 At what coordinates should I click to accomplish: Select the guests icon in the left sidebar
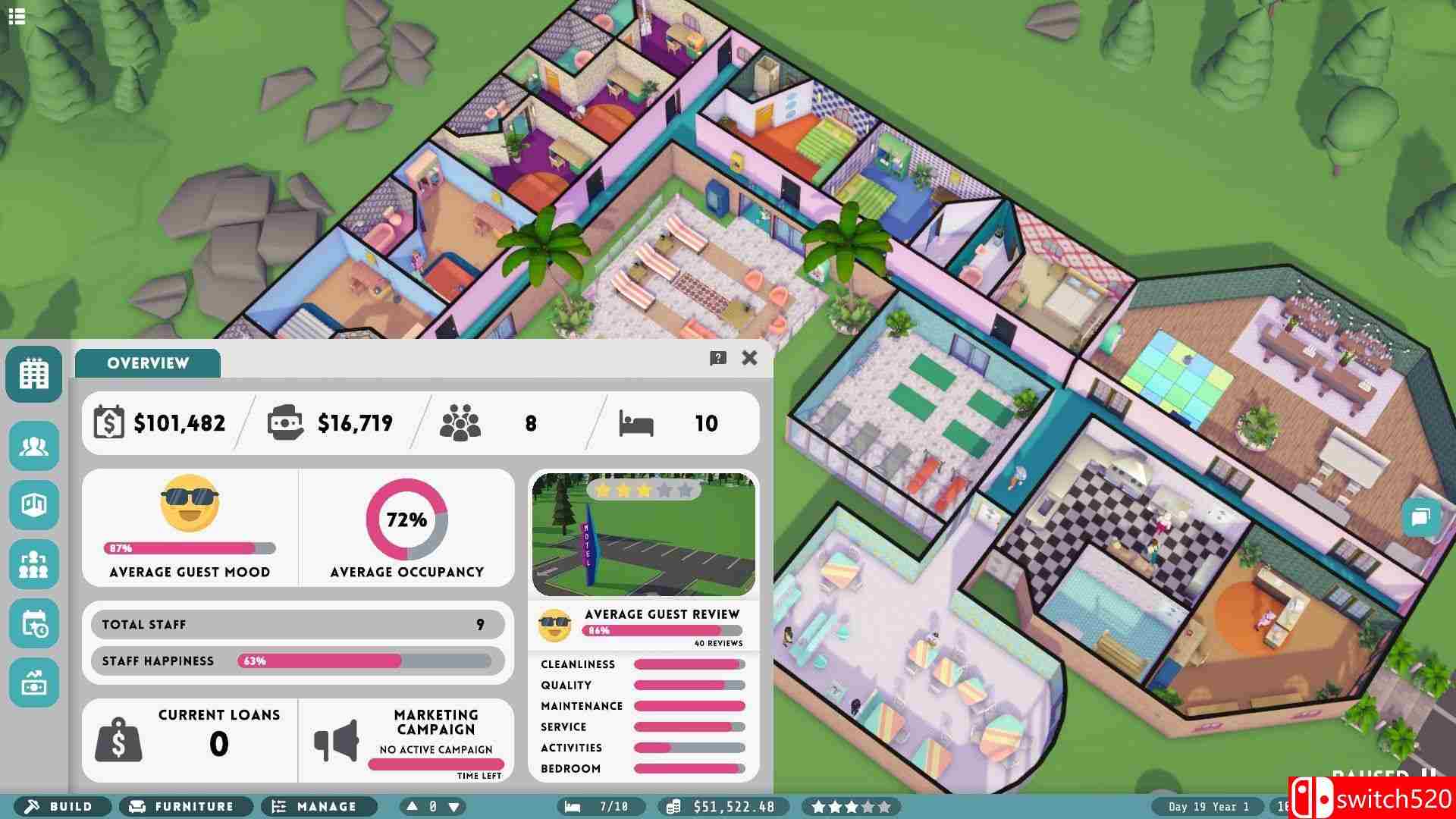(34, 447)
